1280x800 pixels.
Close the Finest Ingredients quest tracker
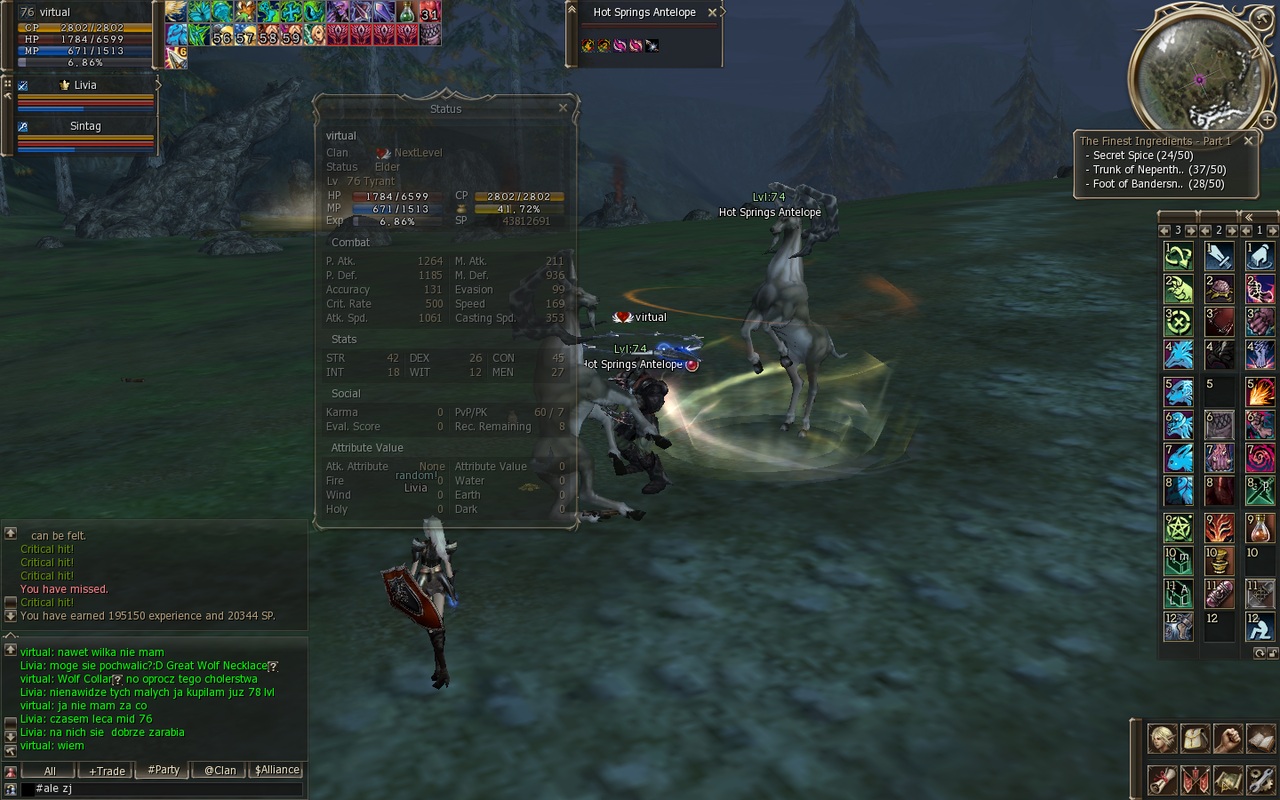click(x=1248, y=141)
